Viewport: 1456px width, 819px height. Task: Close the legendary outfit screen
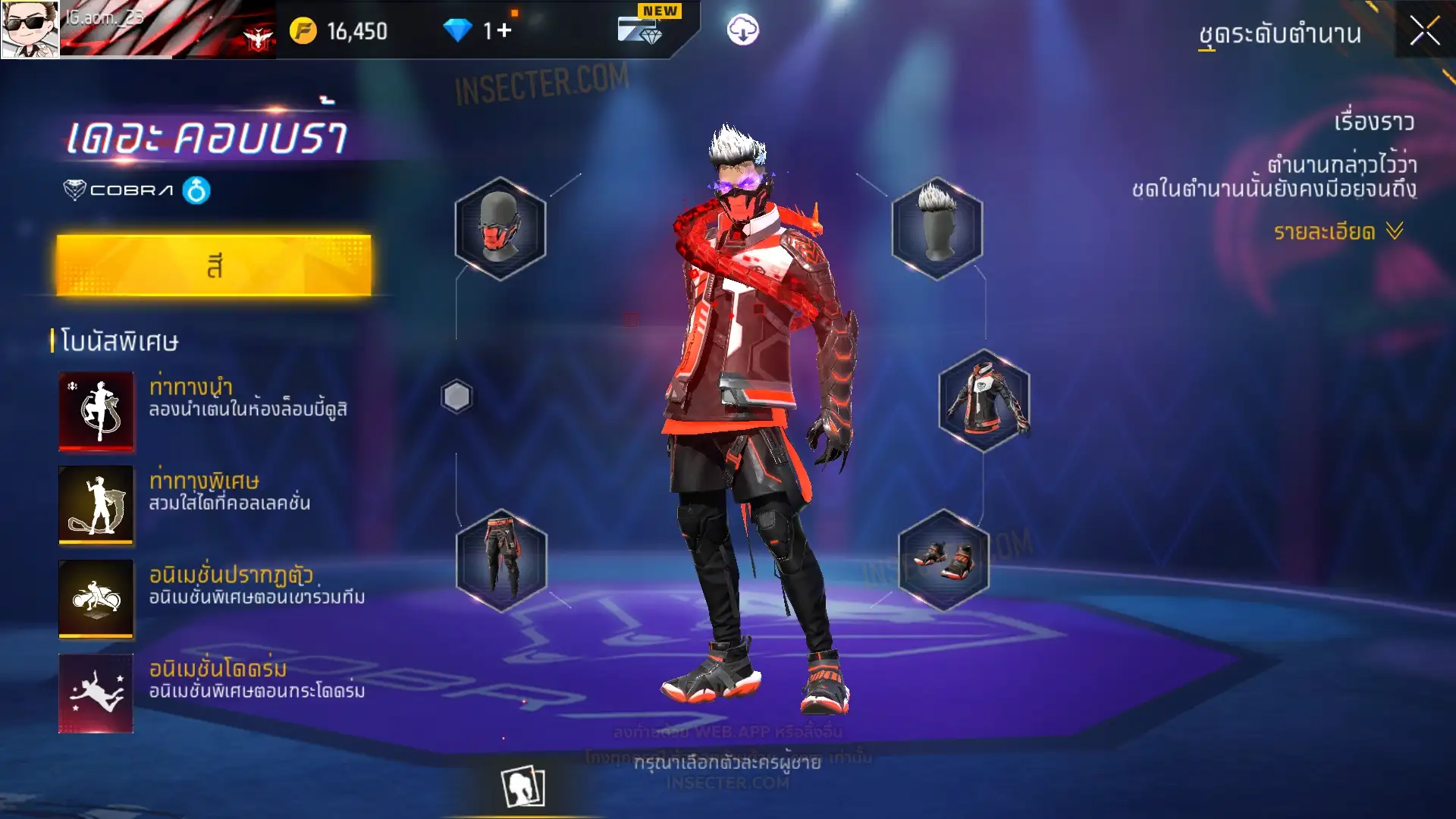click(x=1424, y=31)
